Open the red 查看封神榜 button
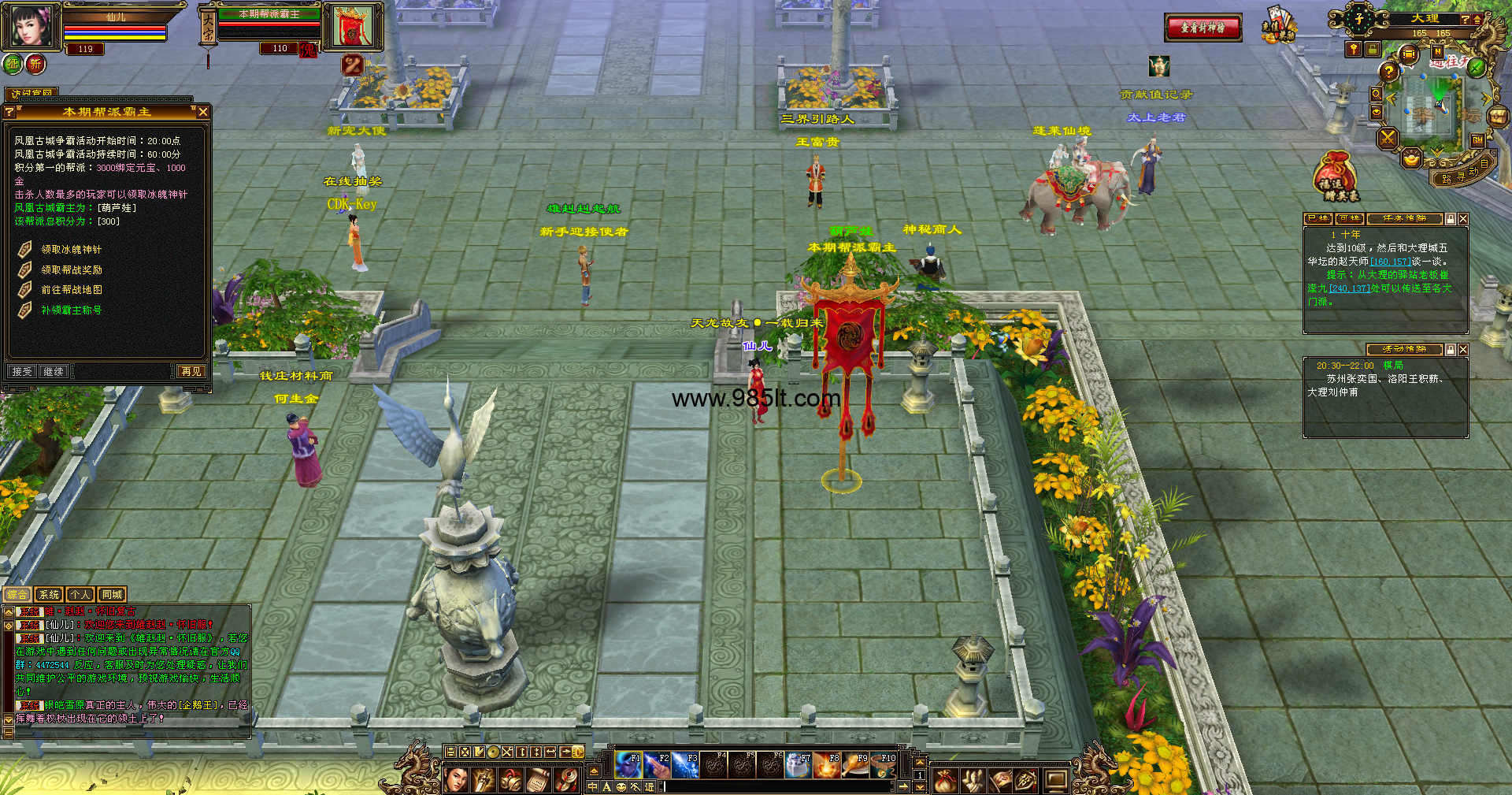 point(1203,28)
